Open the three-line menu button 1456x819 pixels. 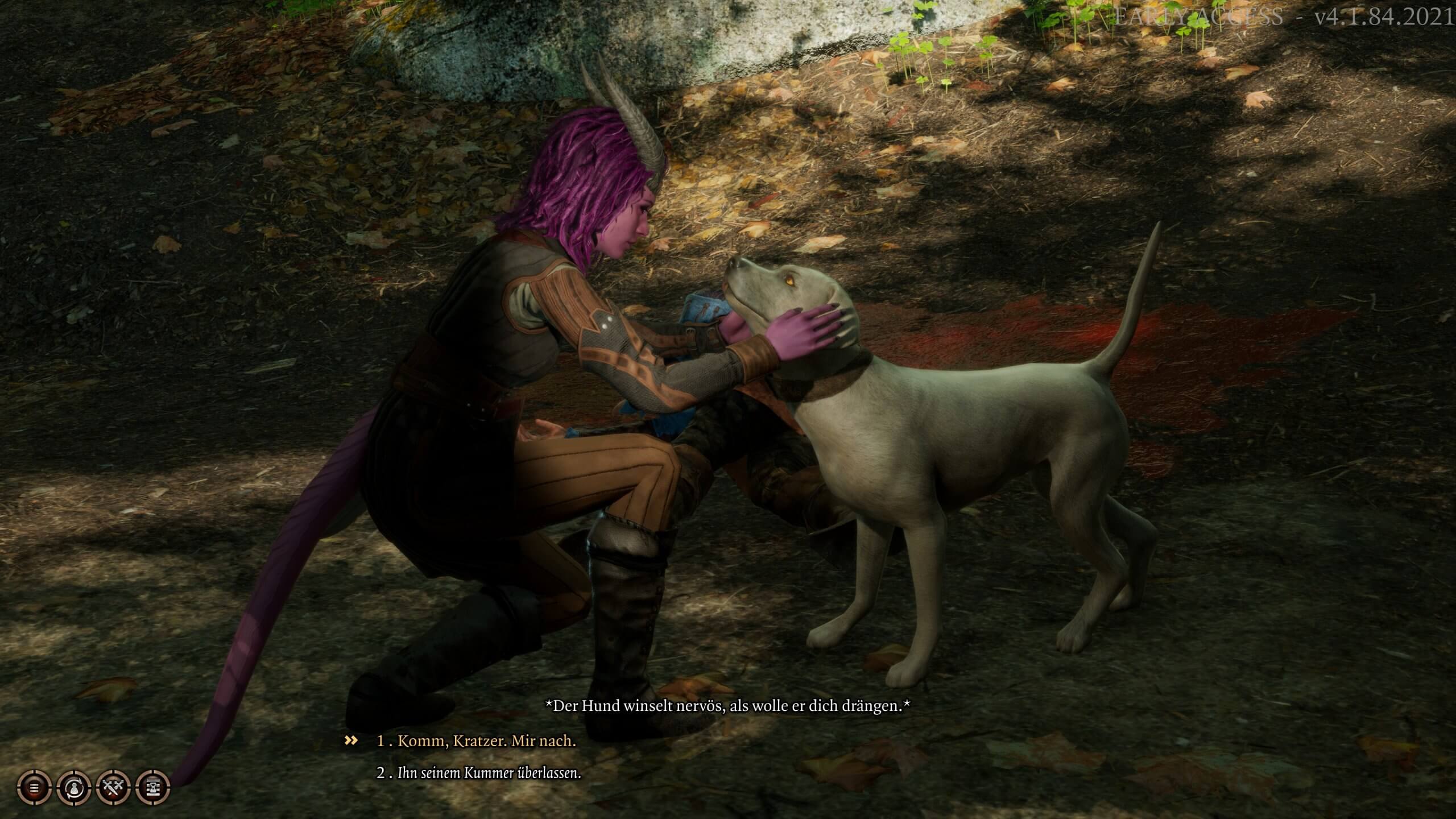(x=35, y=788)
